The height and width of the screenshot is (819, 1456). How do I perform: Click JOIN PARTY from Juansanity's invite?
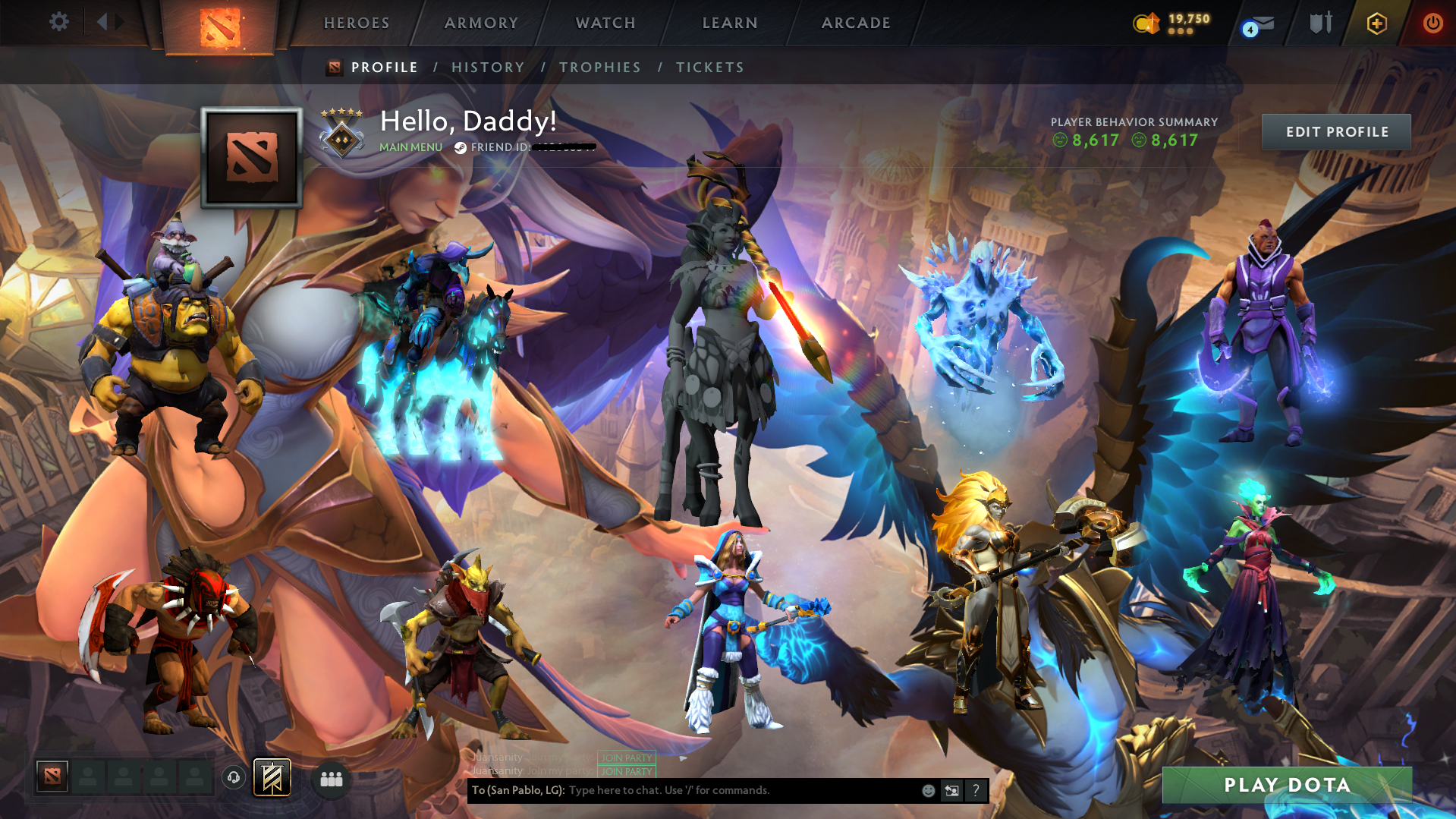(x=626, y=758)
